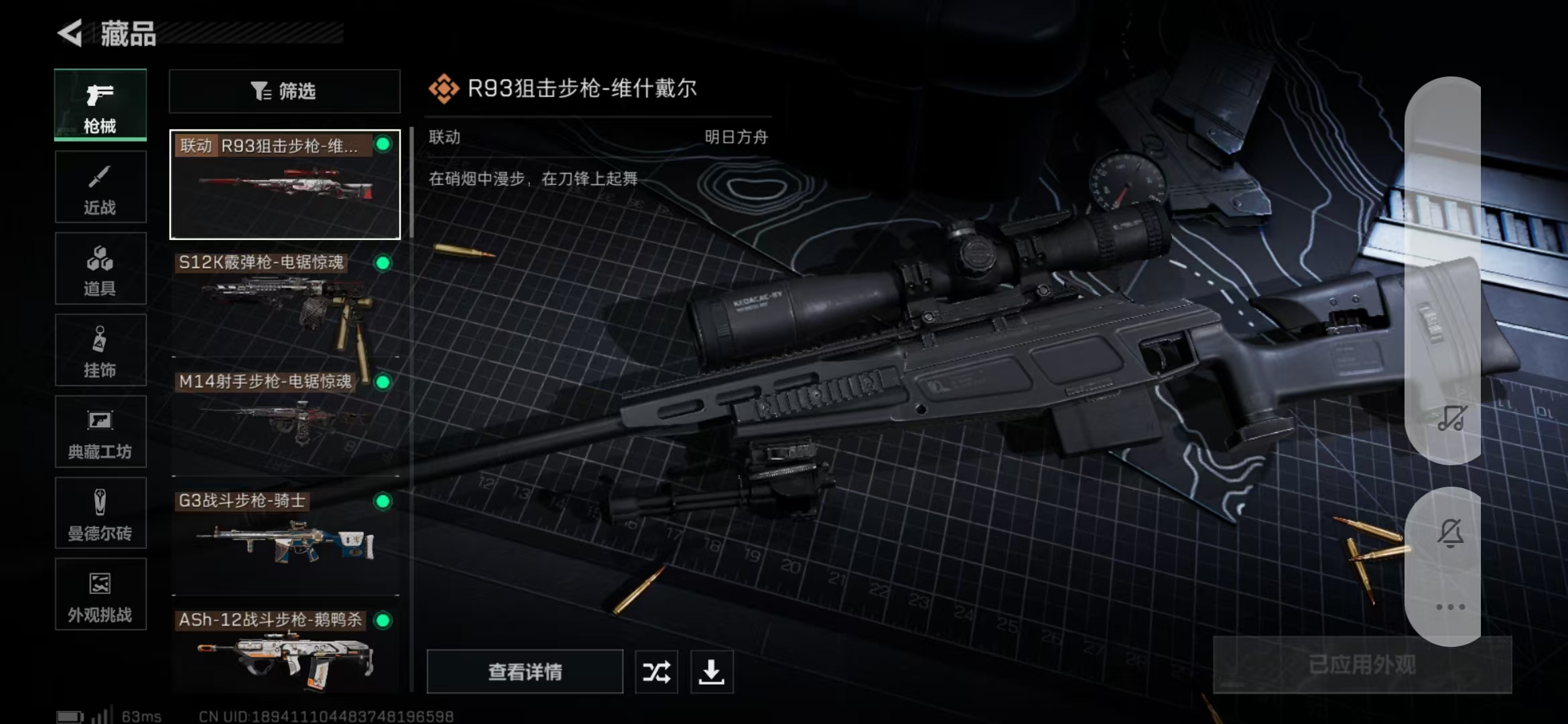Click the network latency 63ms indicator
Screen dimensions: 1568x724
[x=139, y=715]
